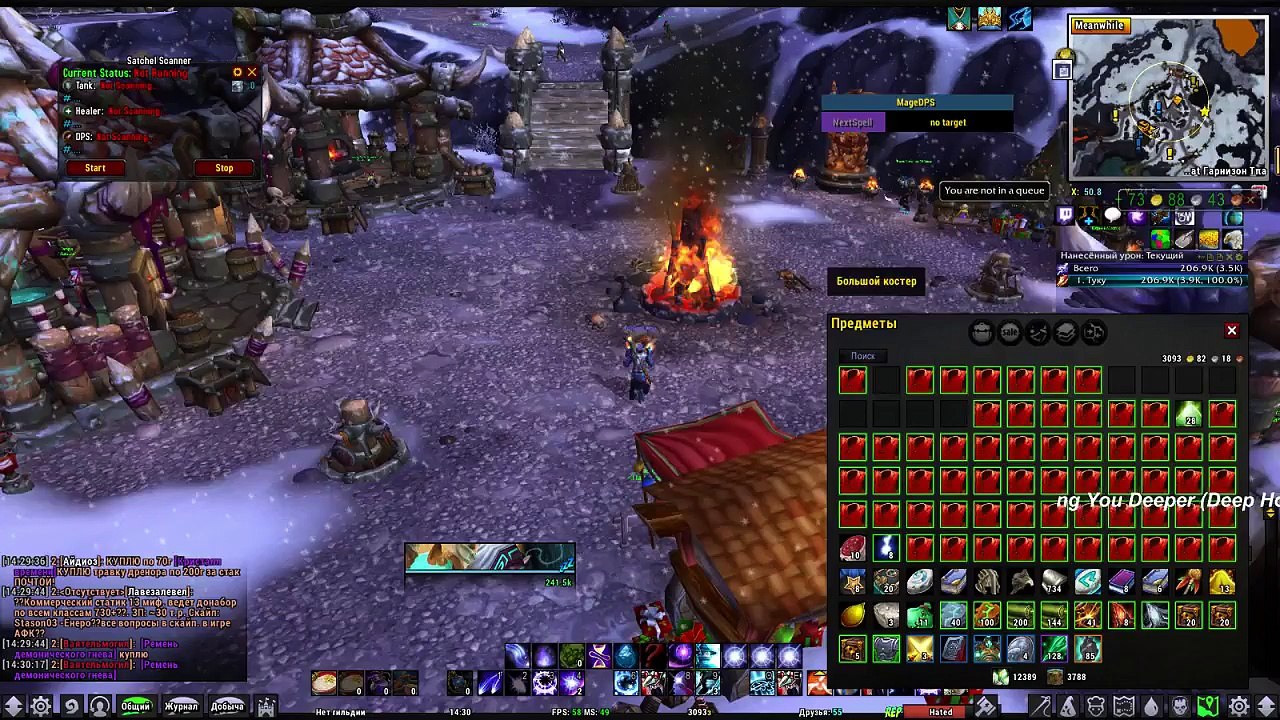Select the raw meat stack of 10

click(x=853, y=548)
